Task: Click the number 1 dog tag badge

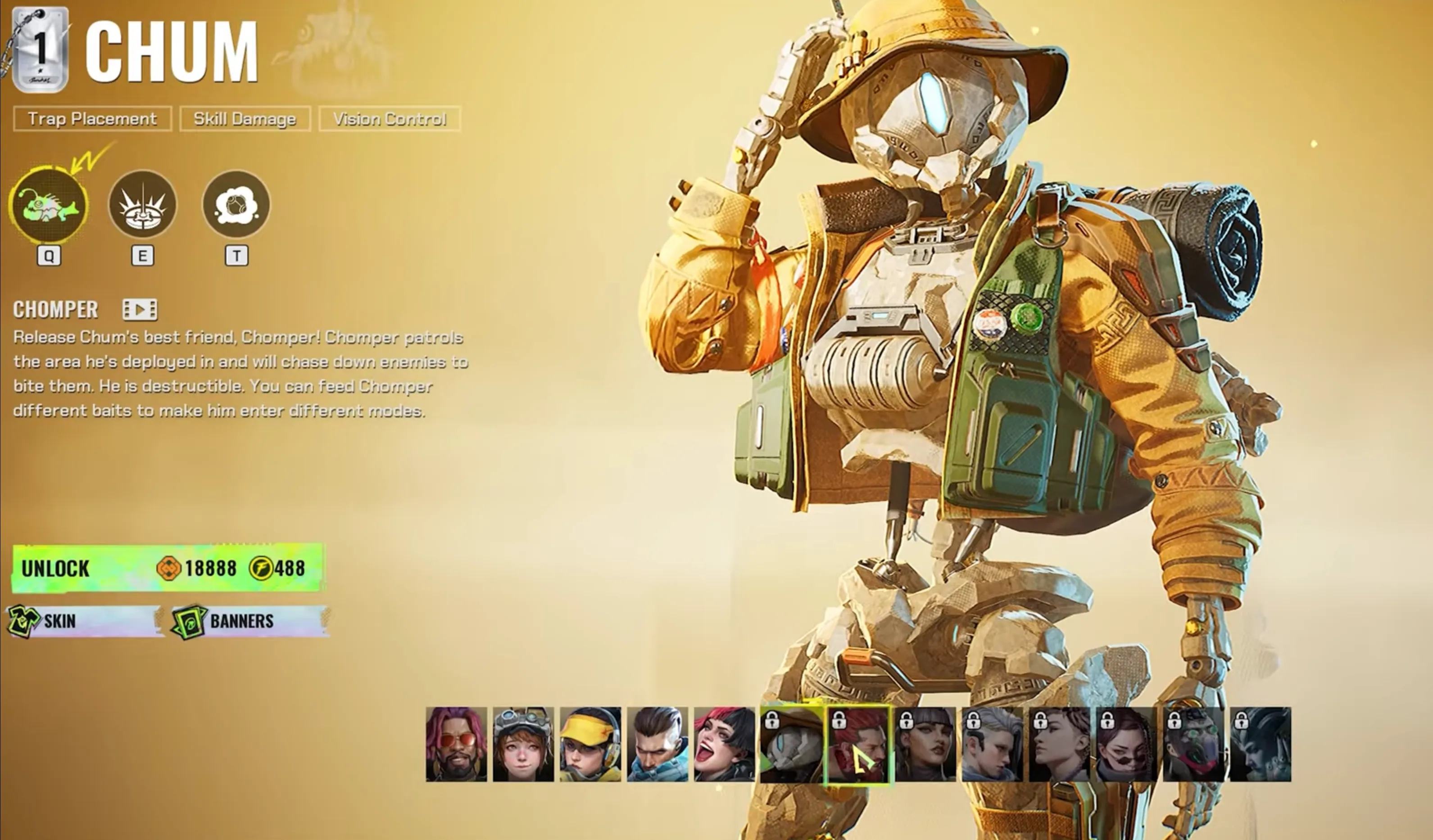Action: click(x=40, y=50)
